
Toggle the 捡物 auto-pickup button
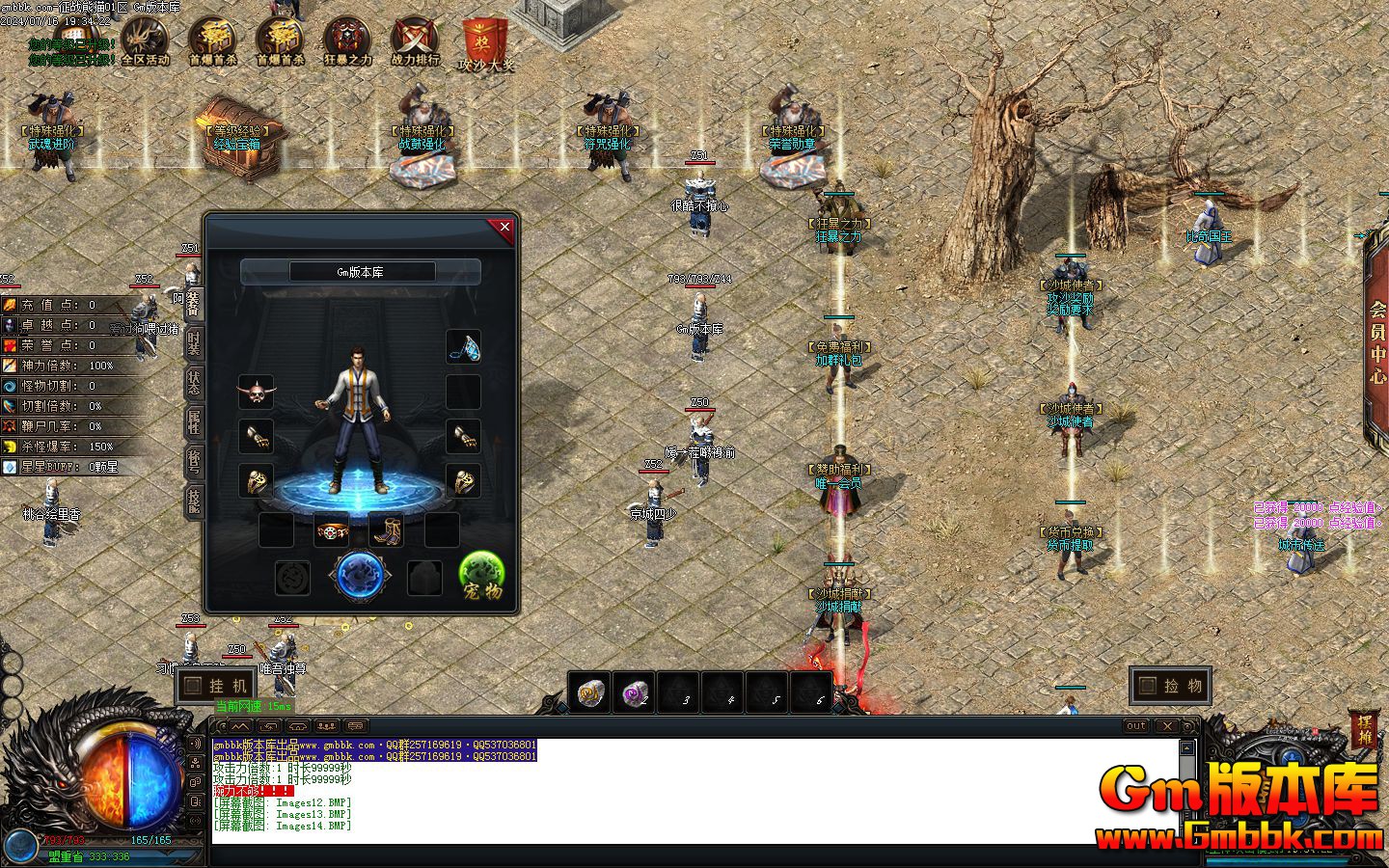click(1170, 686)
